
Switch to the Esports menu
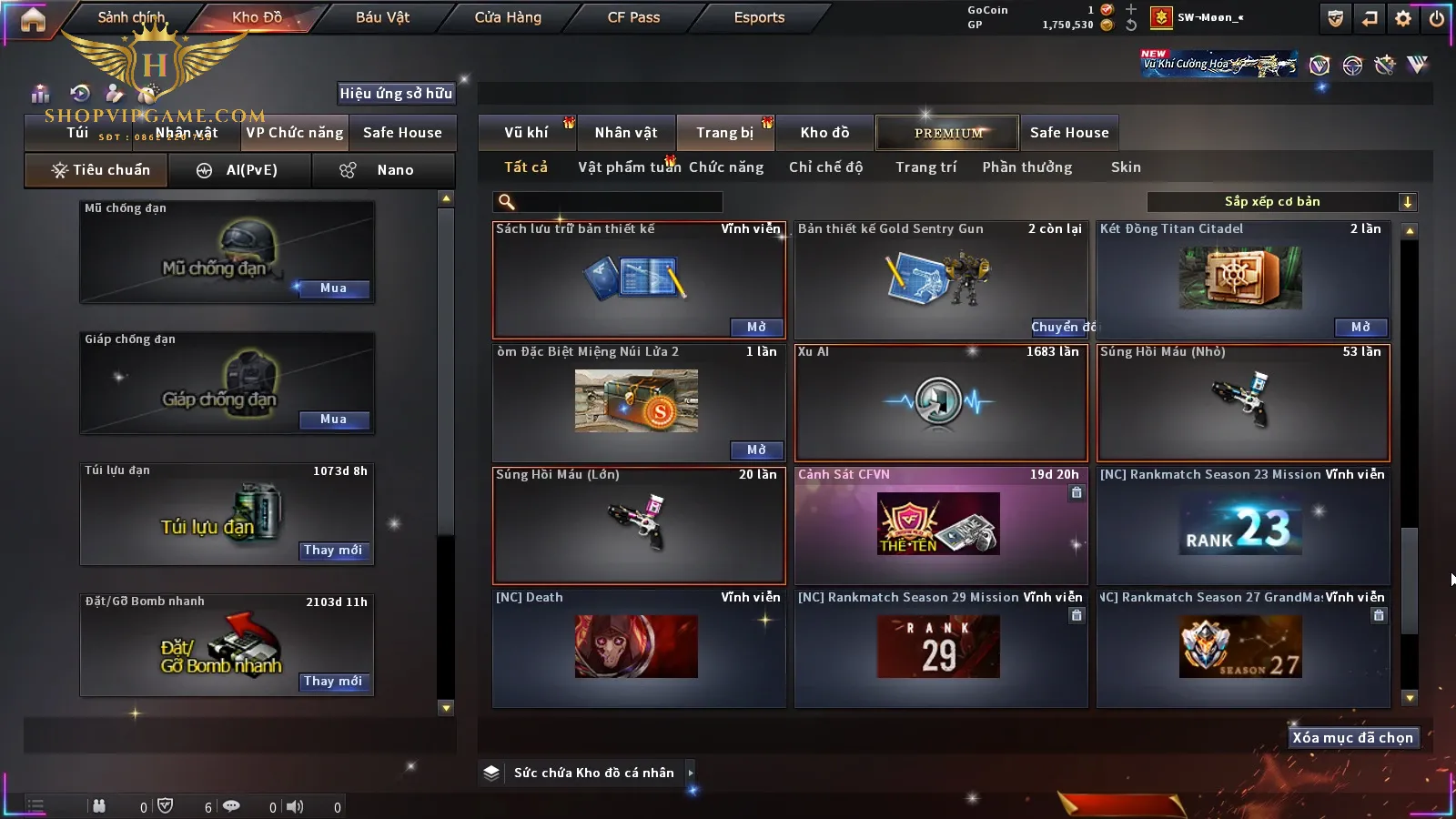[759, 17]
